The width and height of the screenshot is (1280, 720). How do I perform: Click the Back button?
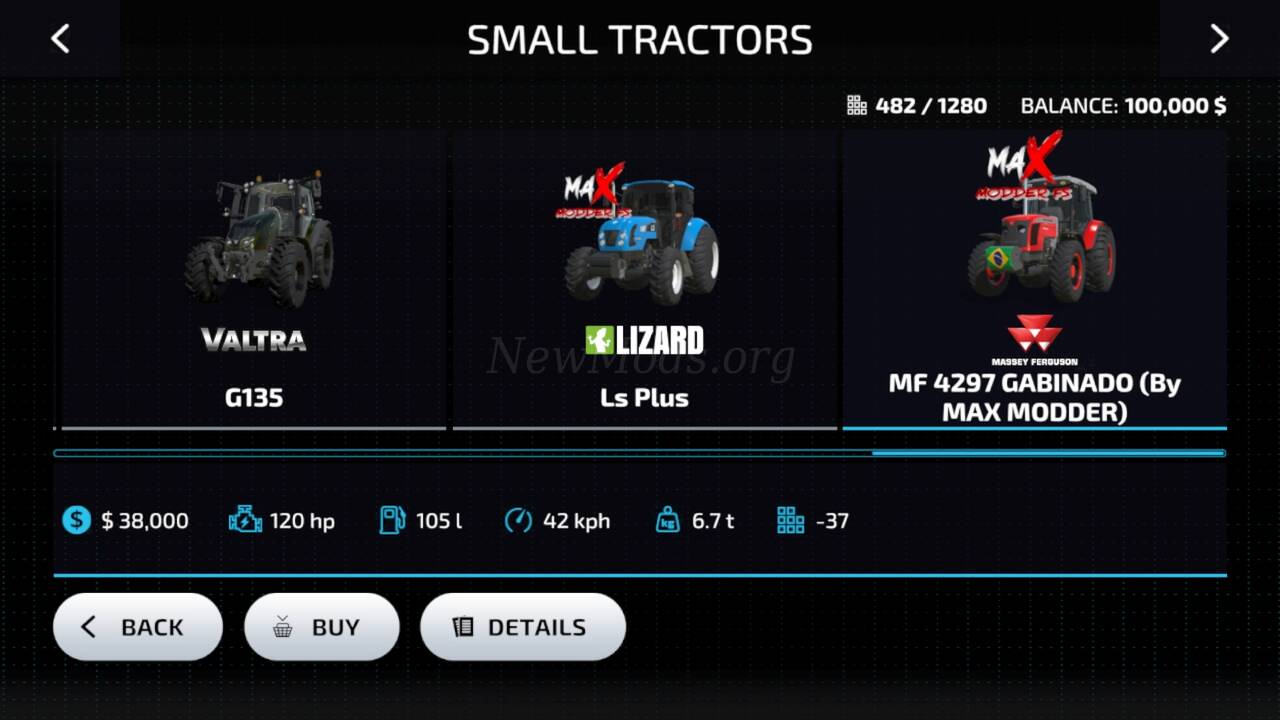138,627
